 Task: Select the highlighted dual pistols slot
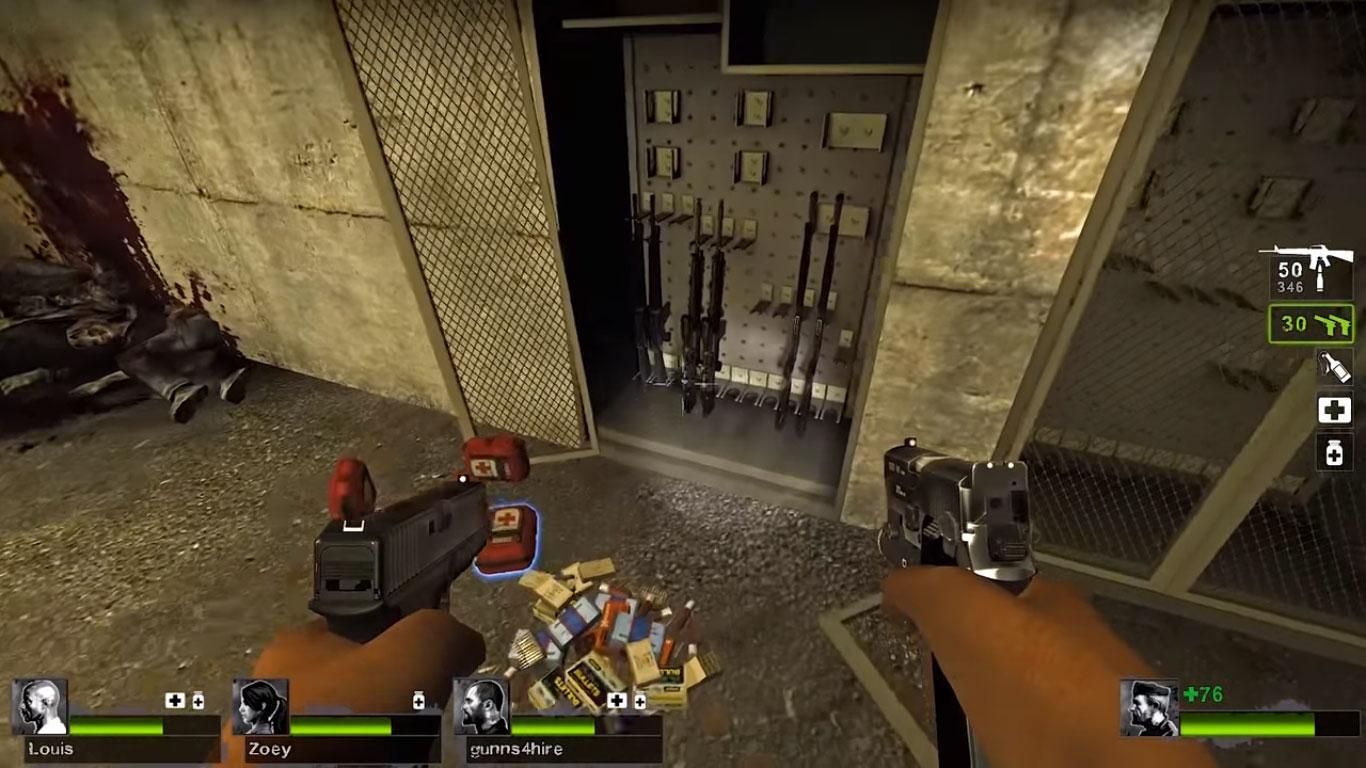(1312, 323)
